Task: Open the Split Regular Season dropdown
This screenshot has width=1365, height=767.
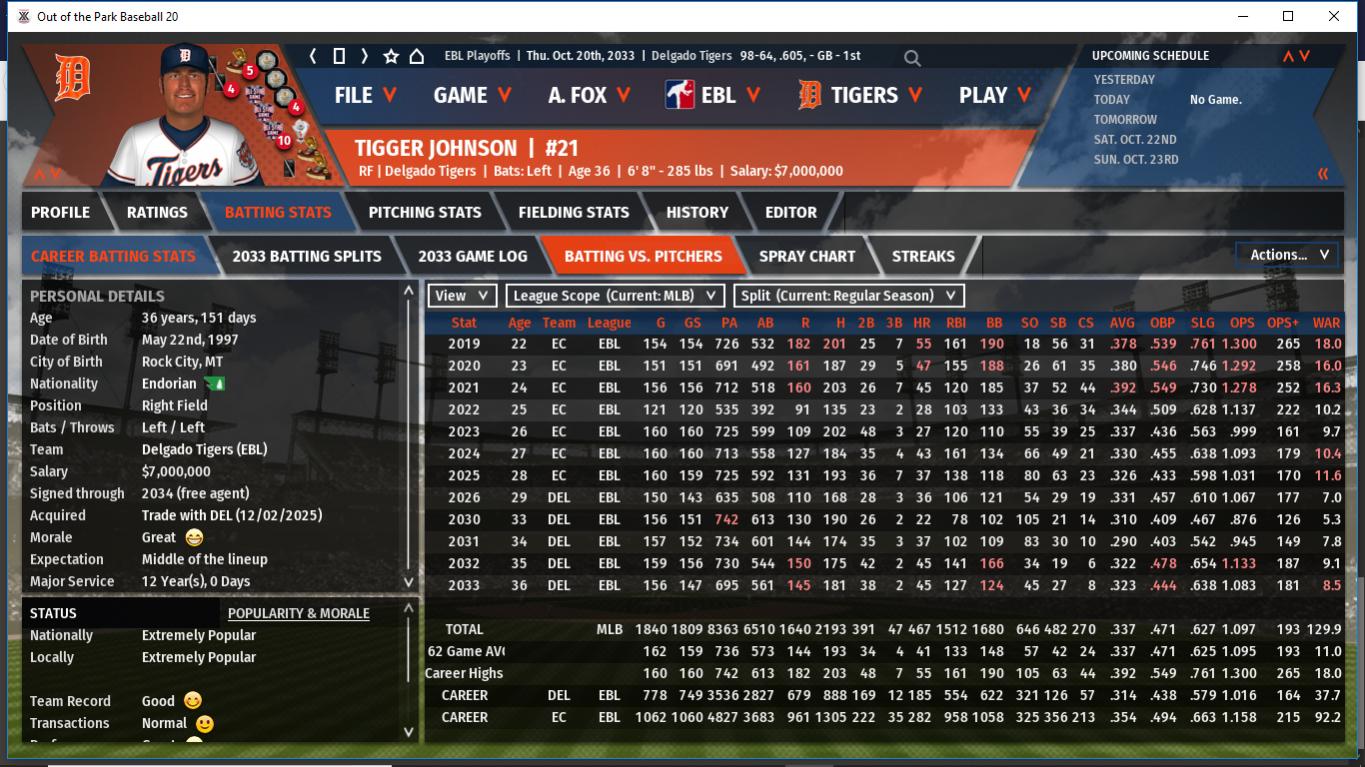Action: point(850,296)
